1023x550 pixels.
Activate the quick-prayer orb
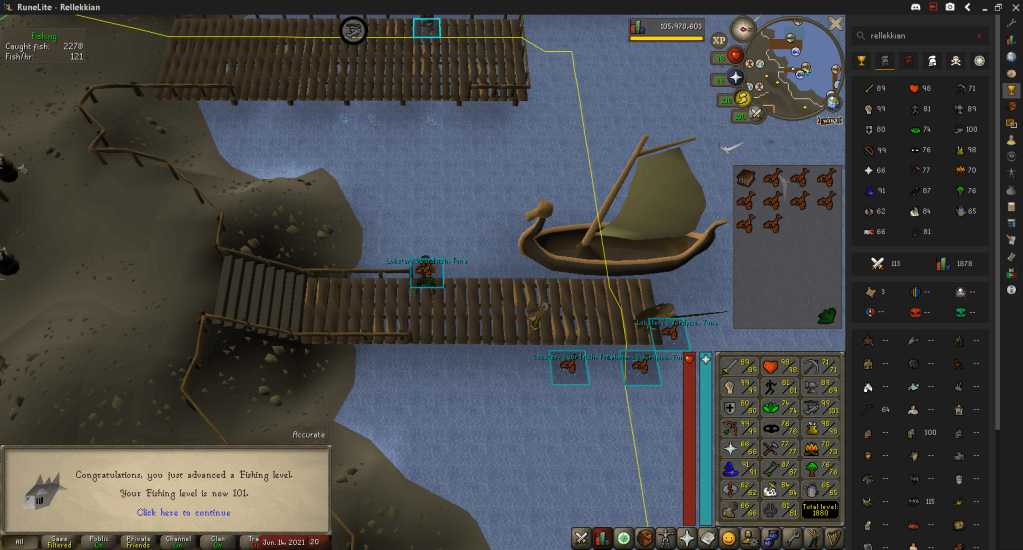pyautogui.click(x=735, y=78)
